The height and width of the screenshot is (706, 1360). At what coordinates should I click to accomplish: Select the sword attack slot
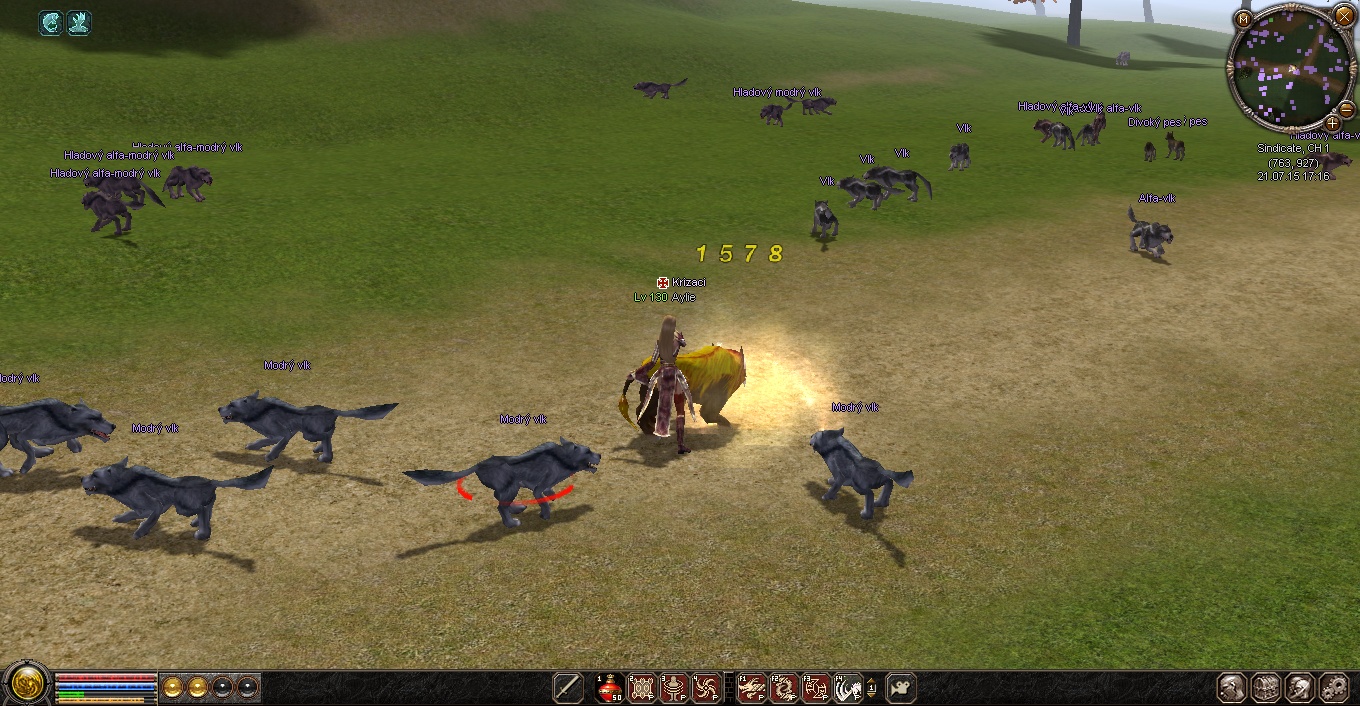568,688
